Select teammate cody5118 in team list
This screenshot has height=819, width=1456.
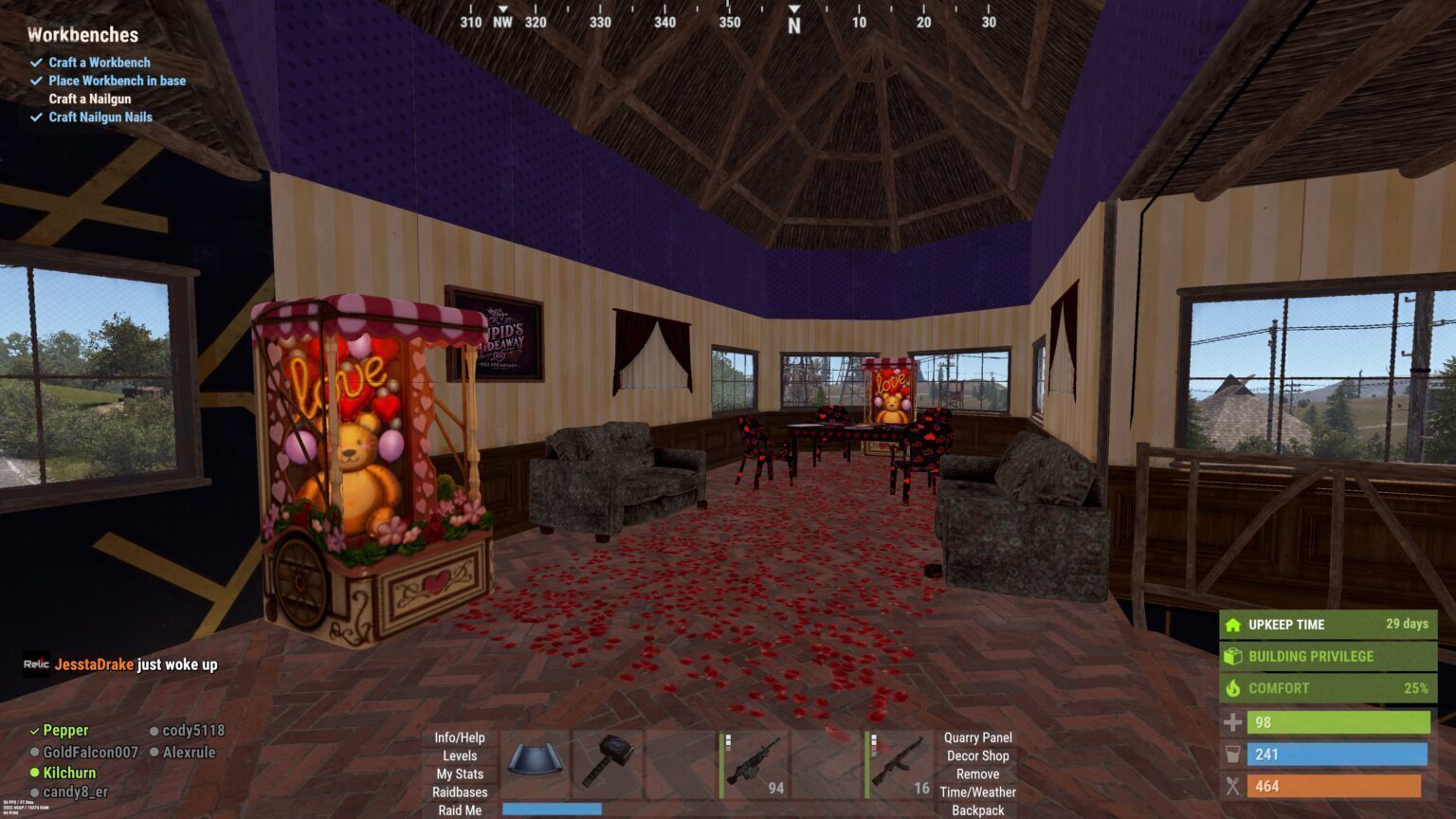pyautogui.click(x=193, y=730)
